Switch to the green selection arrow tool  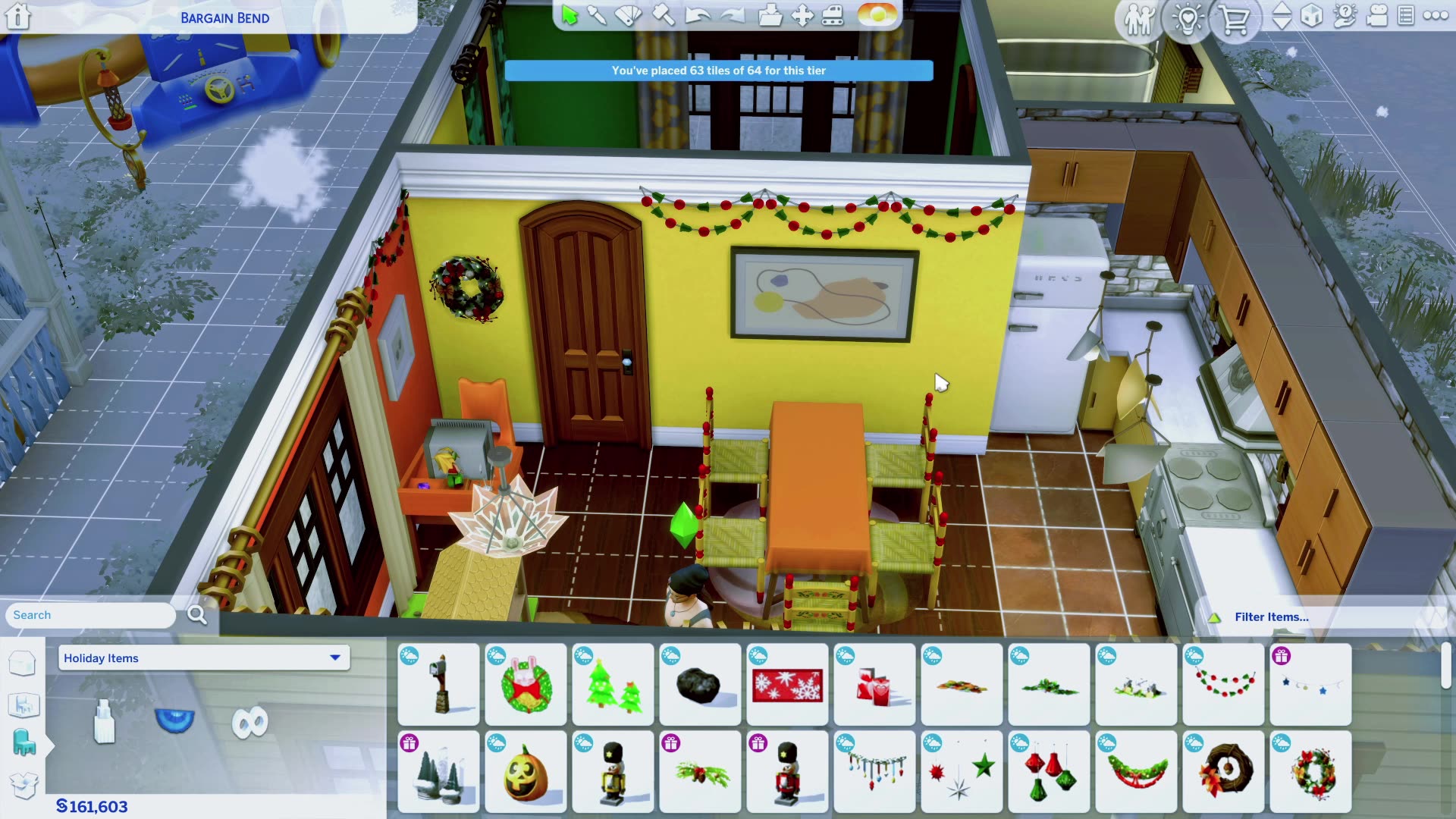571,15
